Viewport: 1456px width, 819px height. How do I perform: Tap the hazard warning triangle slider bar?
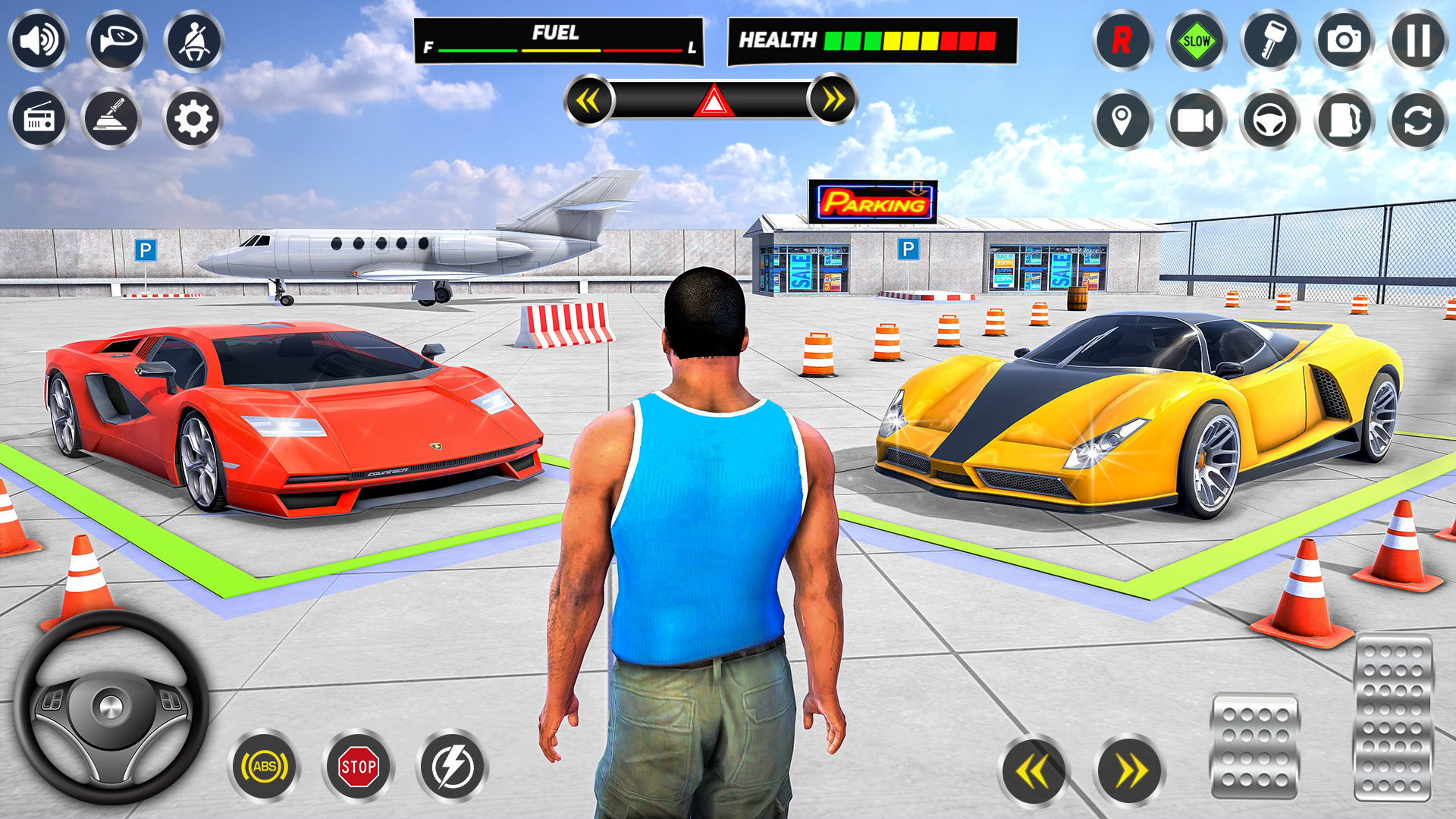[711, 98]
